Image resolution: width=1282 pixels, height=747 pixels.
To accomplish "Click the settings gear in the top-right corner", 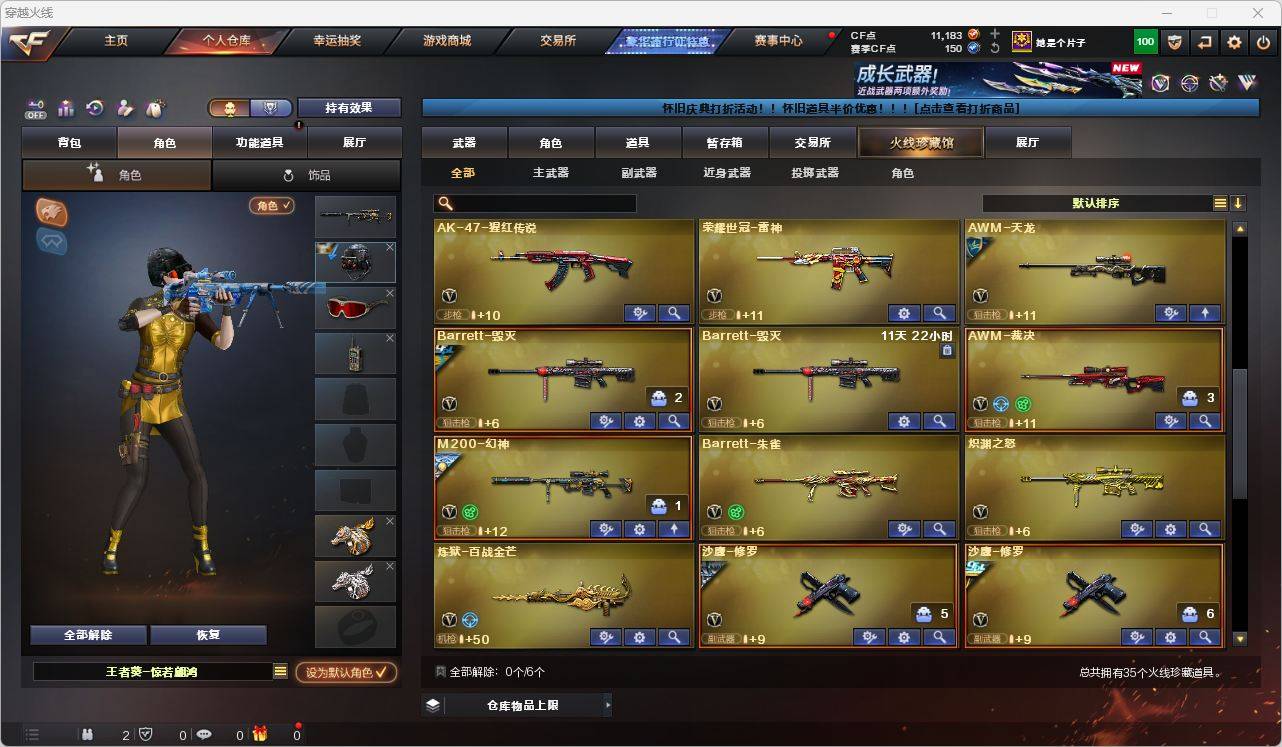I will [x=1233, y=41].
